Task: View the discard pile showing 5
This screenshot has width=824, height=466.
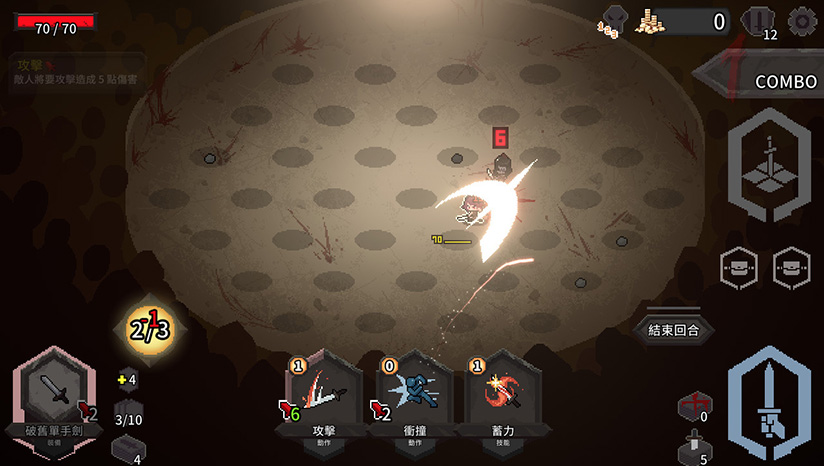Action: [694, 450]
